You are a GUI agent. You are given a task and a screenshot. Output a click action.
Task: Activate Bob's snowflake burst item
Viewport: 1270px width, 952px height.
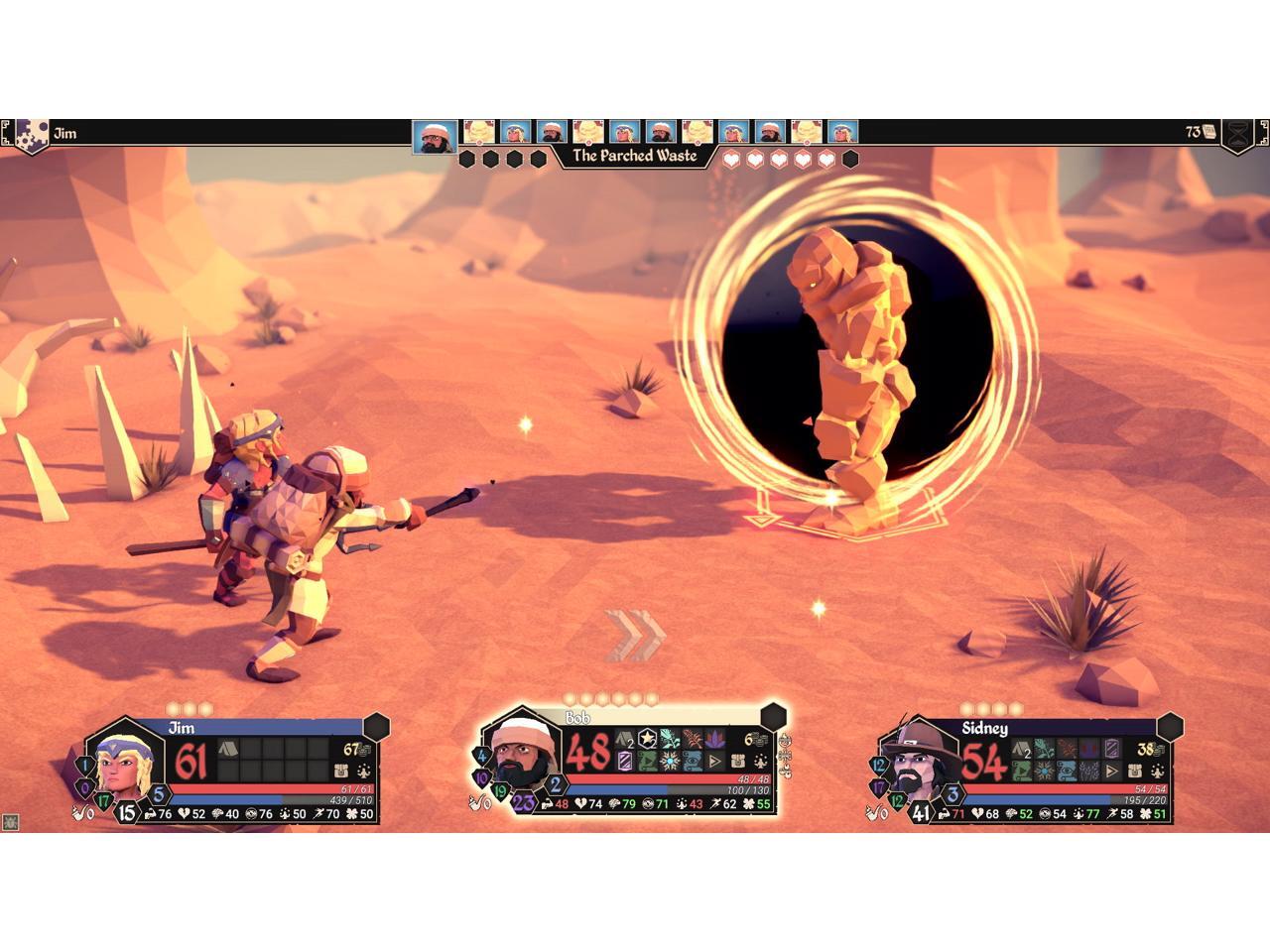click(670, 762)
